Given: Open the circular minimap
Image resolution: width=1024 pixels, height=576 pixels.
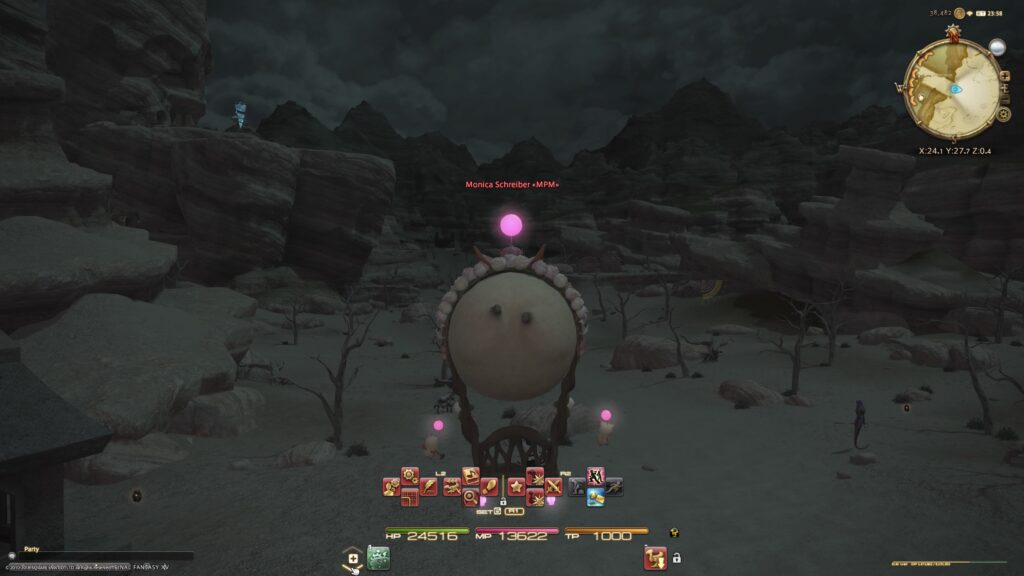Looking at the screenshot, I should click(x=953, y=88).
